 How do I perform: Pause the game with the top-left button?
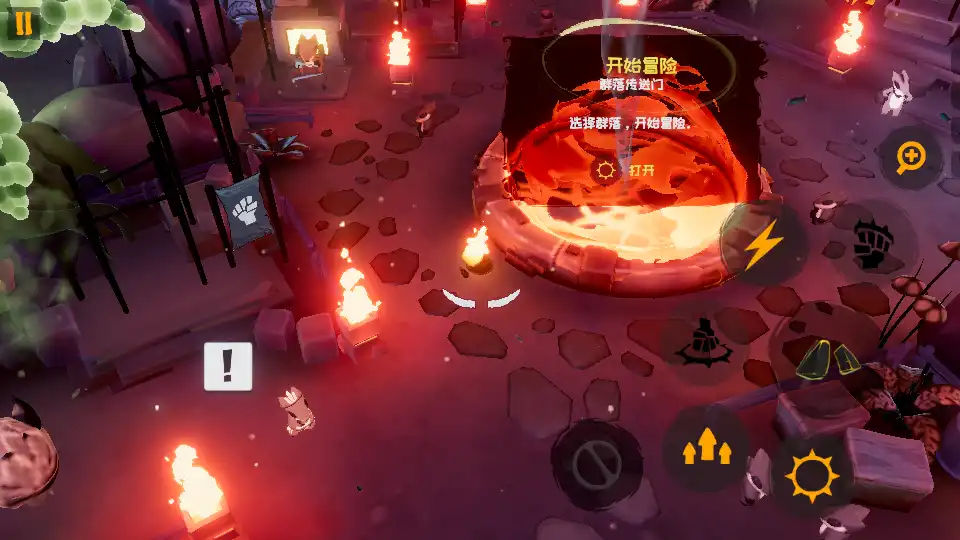(22, 22)
